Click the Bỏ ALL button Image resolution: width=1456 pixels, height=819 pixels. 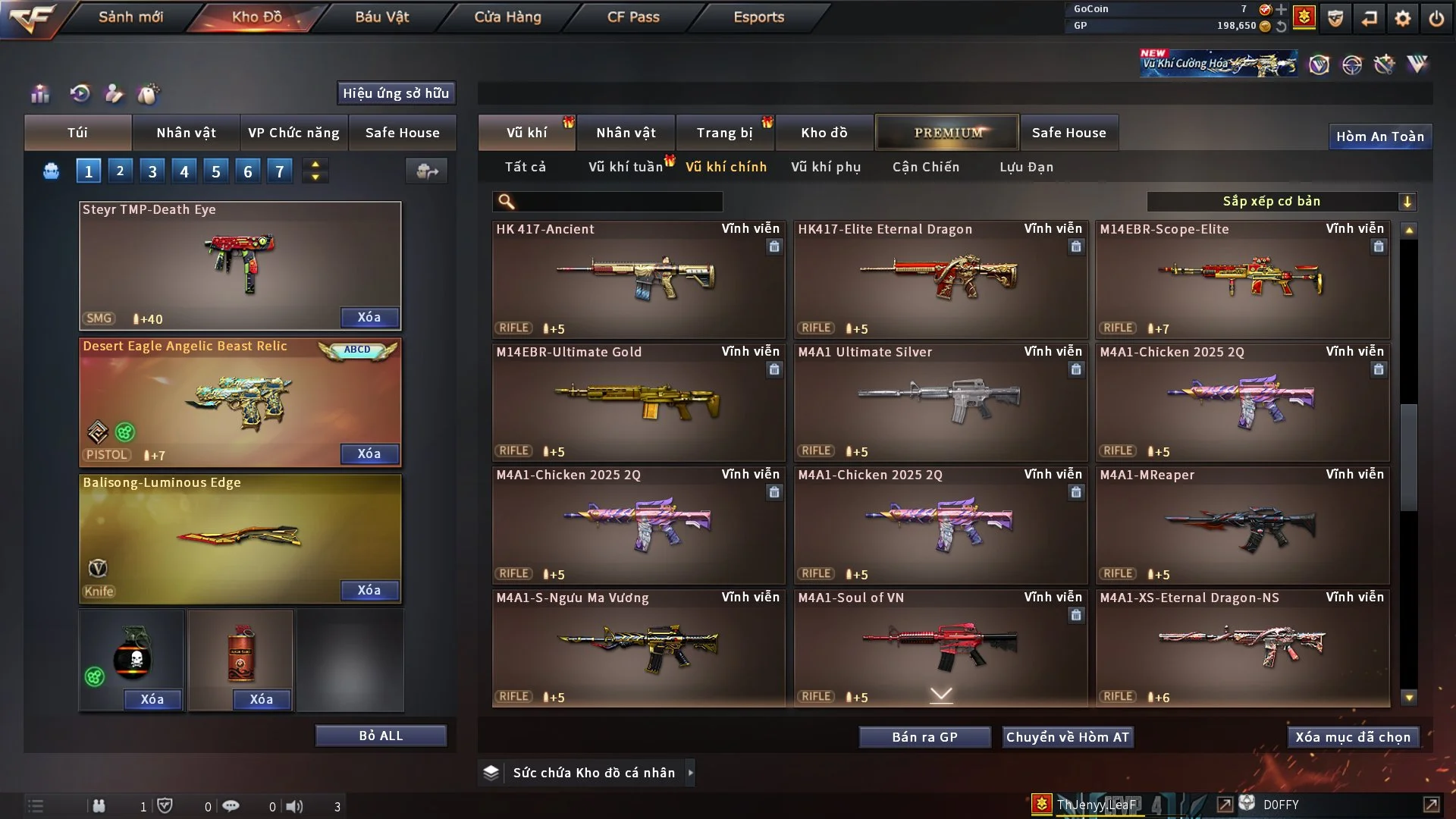[381, 736]
